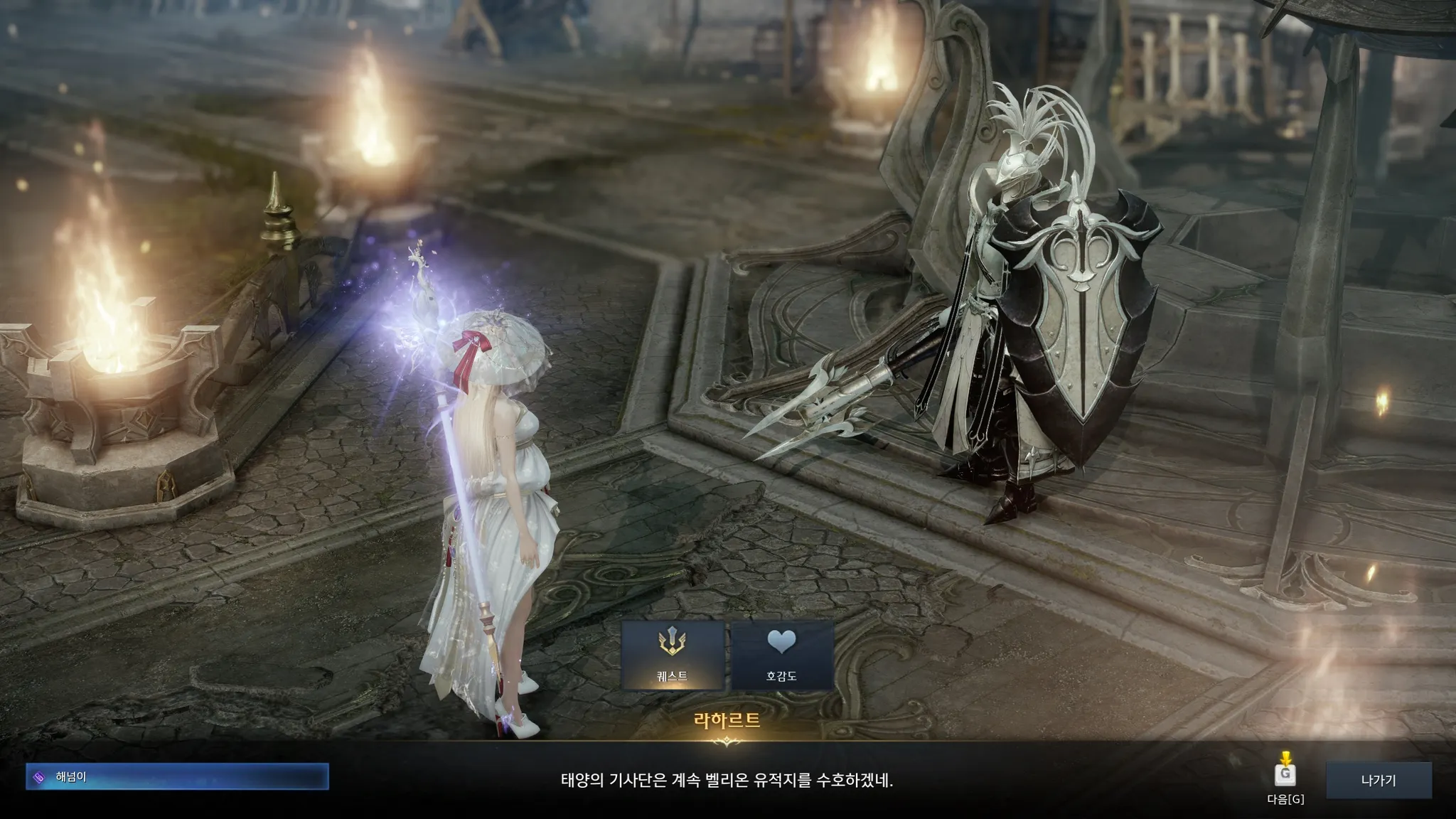1456x819 pixels.
Task: Click the 해넘이 quest entry bar
Action: [177, 777]
